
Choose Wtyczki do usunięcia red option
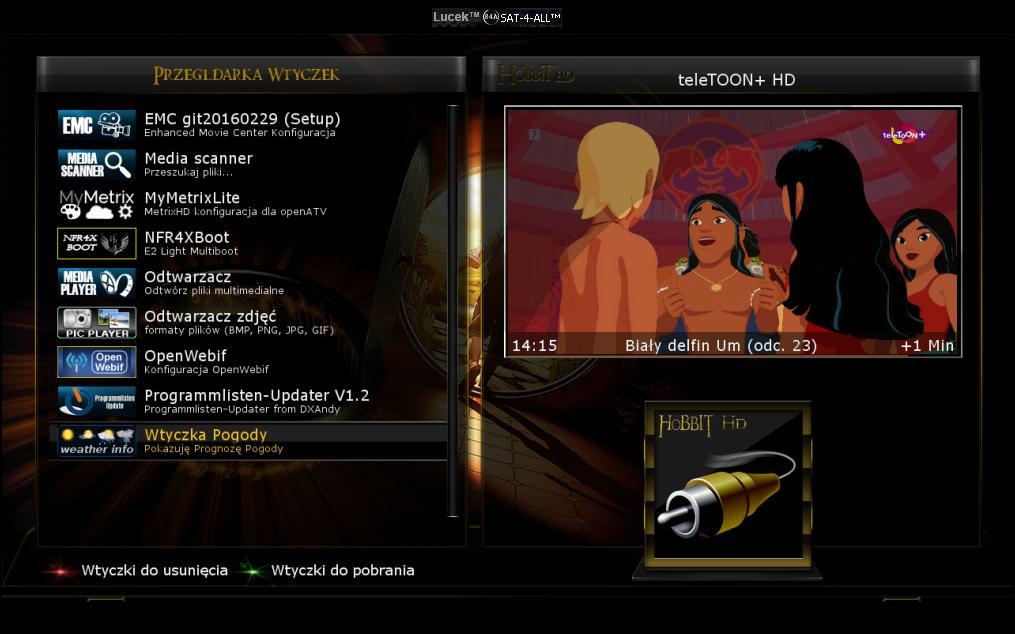(154, 571)
